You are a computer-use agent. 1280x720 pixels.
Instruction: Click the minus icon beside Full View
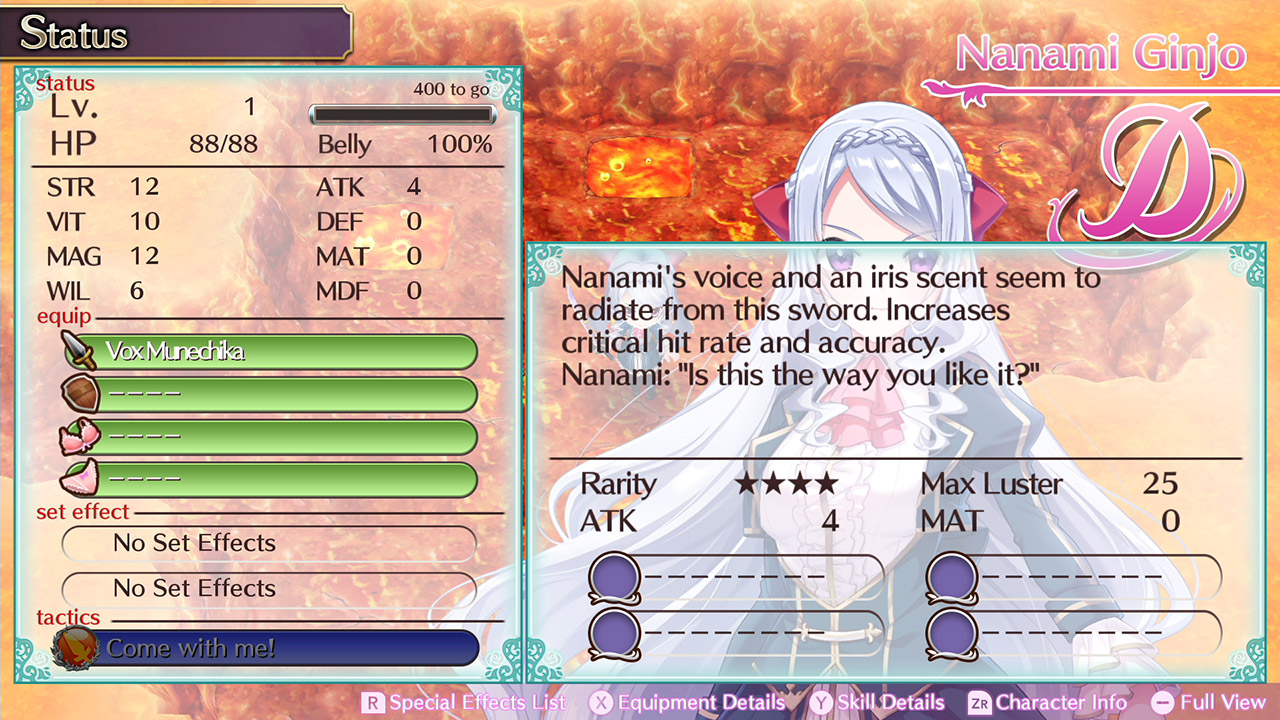tap(1164, 703)
